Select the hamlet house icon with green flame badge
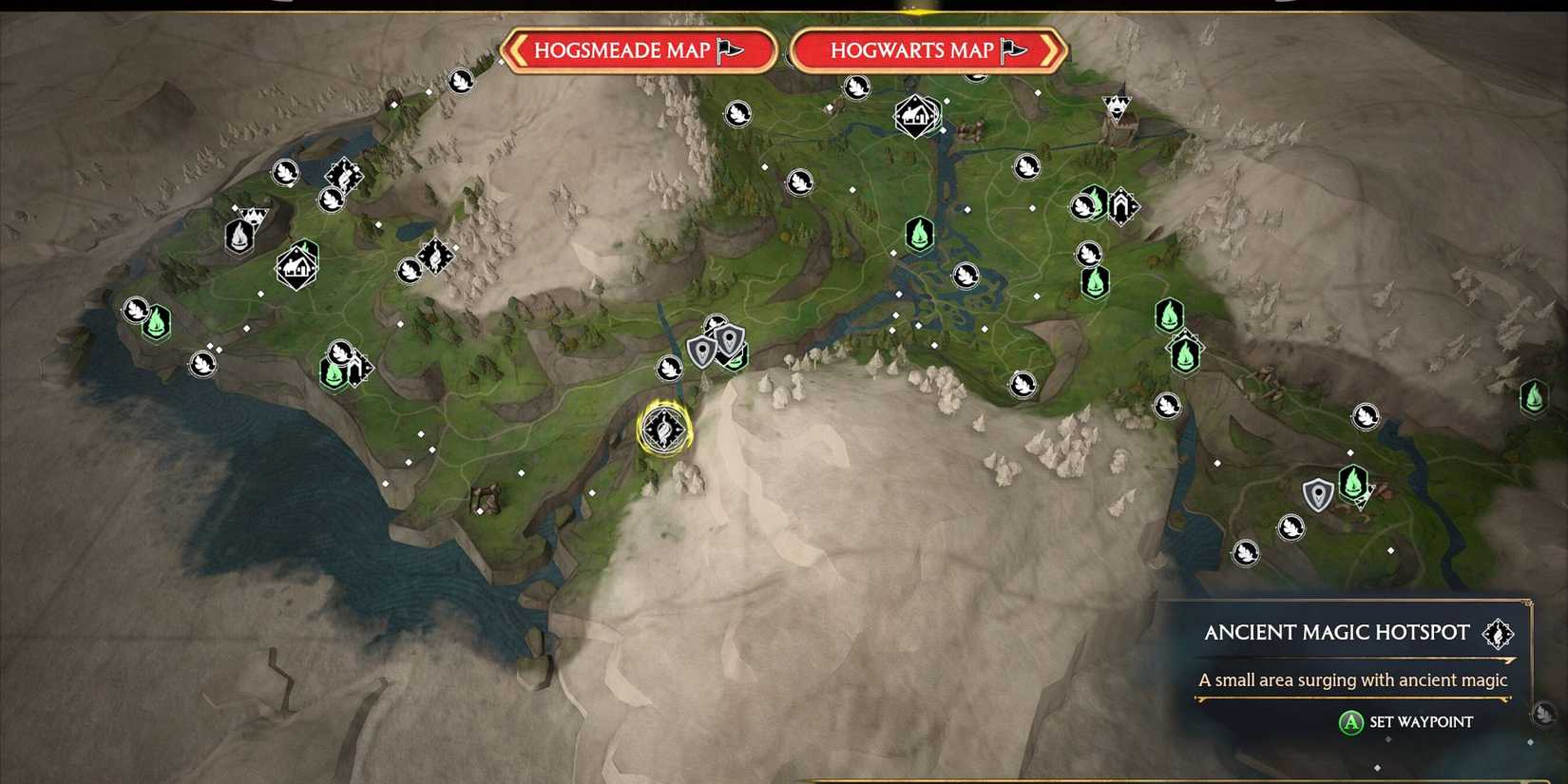The width and height of the screenshot is (1568, 784). coord(296,266)
